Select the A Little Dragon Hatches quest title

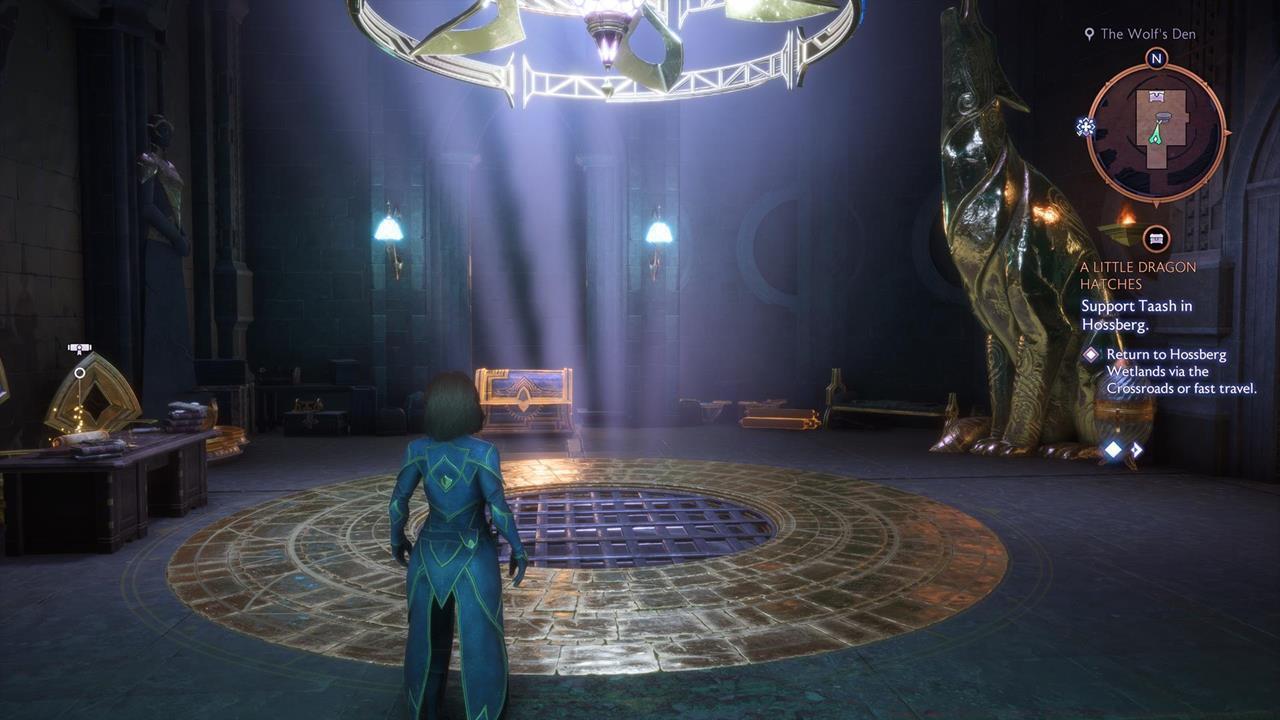pos(1137,275)
